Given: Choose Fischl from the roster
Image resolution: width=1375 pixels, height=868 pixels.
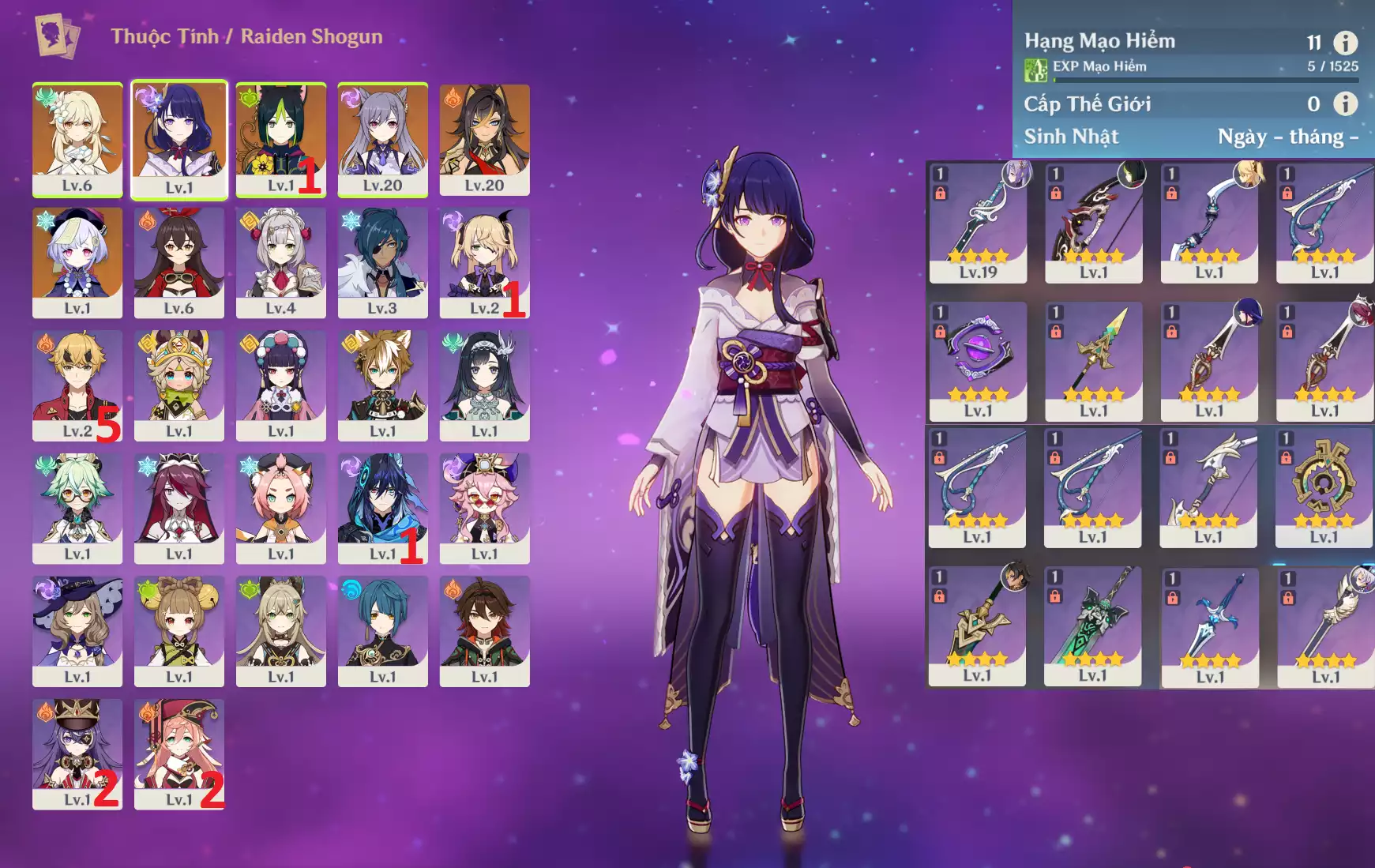Looking at the screenshot, I should click(484, 262).
